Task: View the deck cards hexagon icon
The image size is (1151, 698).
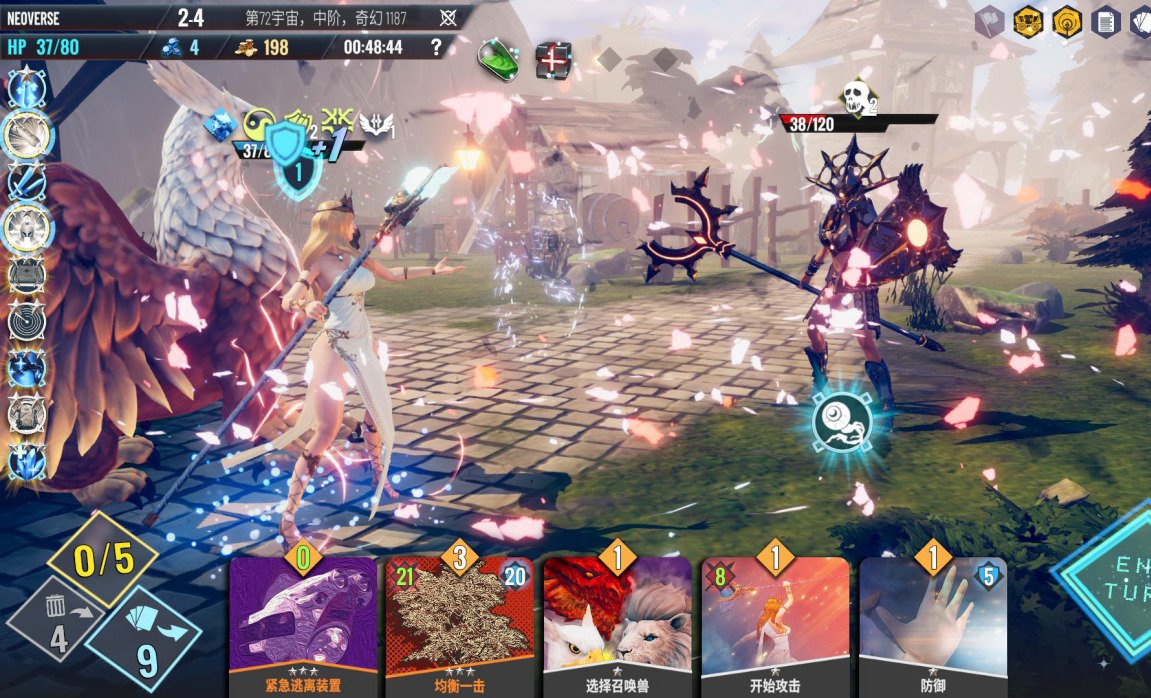Action: point(1141,21)
